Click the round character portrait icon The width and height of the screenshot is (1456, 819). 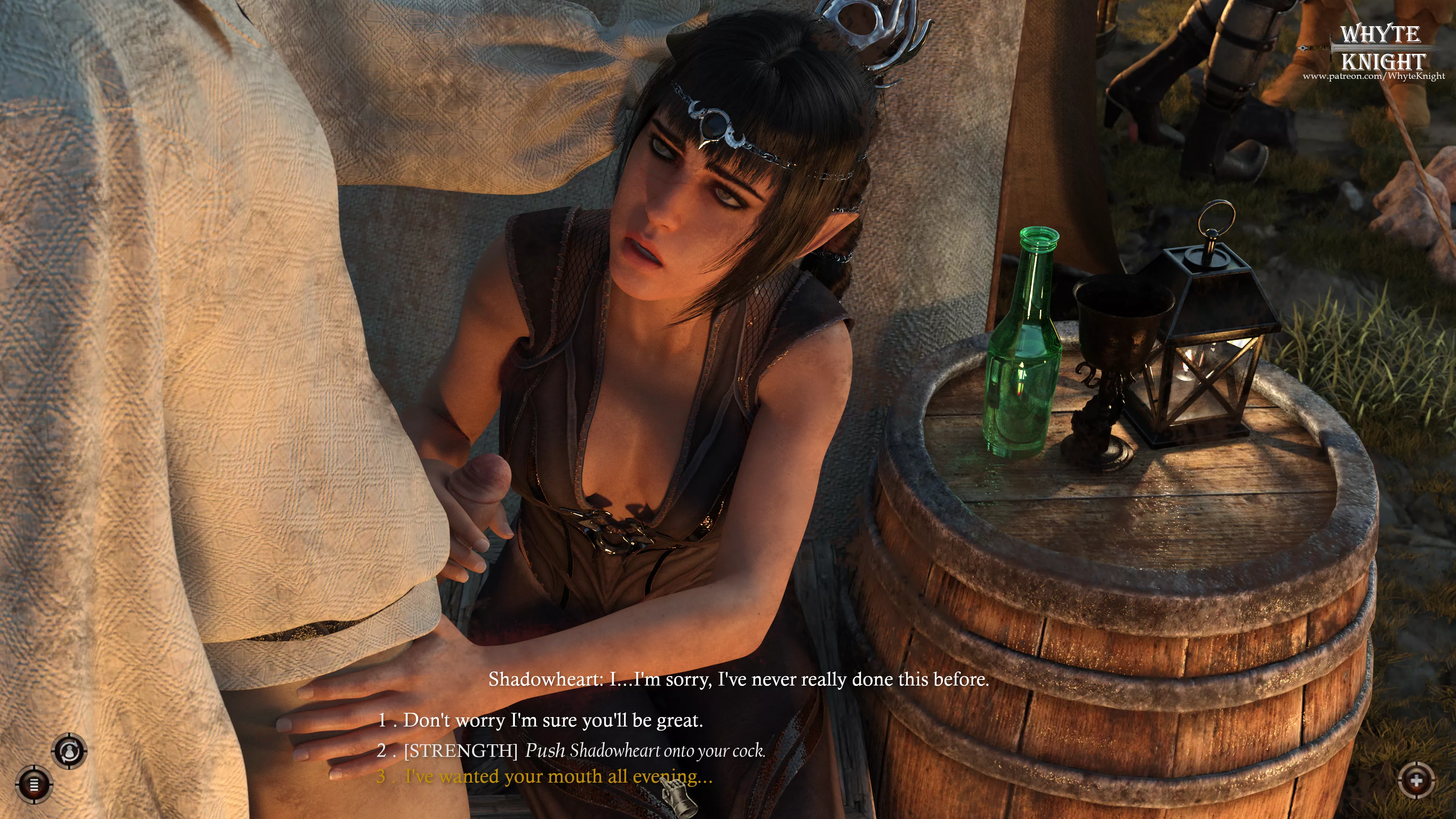69,751
